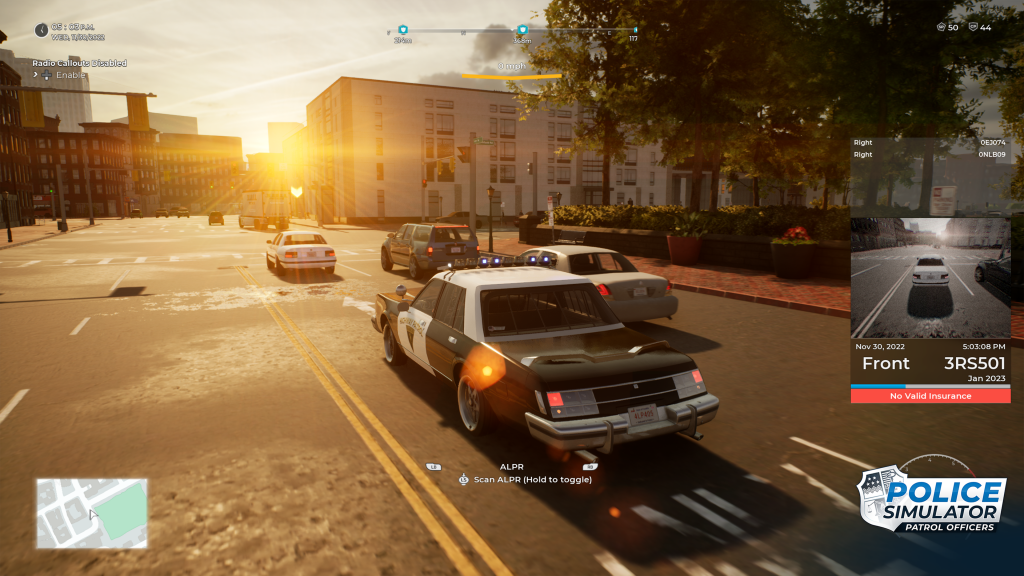Select the ALPR tool label

(x=512, y=466)
